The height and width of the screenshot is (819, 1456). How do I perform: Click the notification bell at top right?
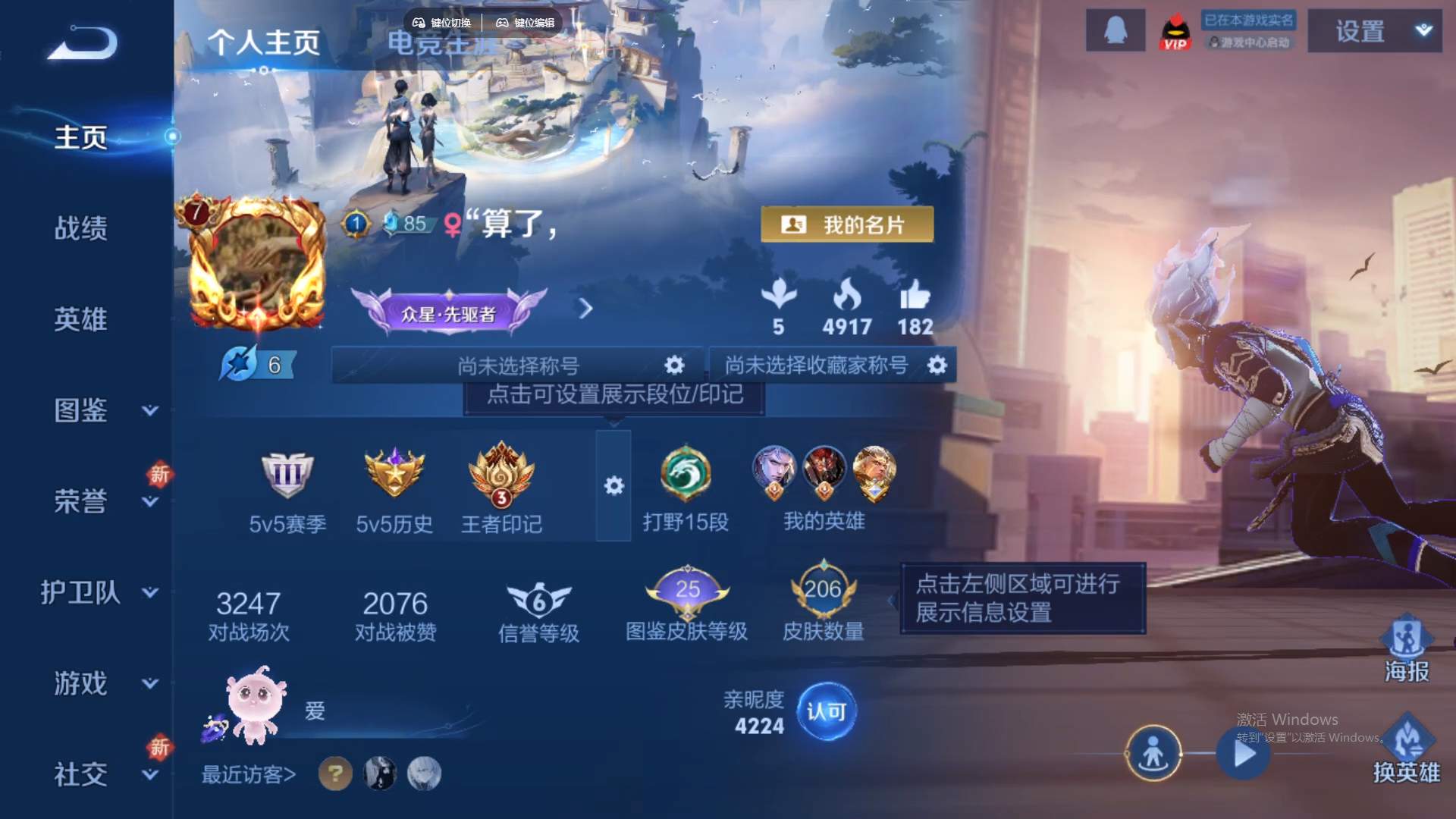tap(1115, 30)
